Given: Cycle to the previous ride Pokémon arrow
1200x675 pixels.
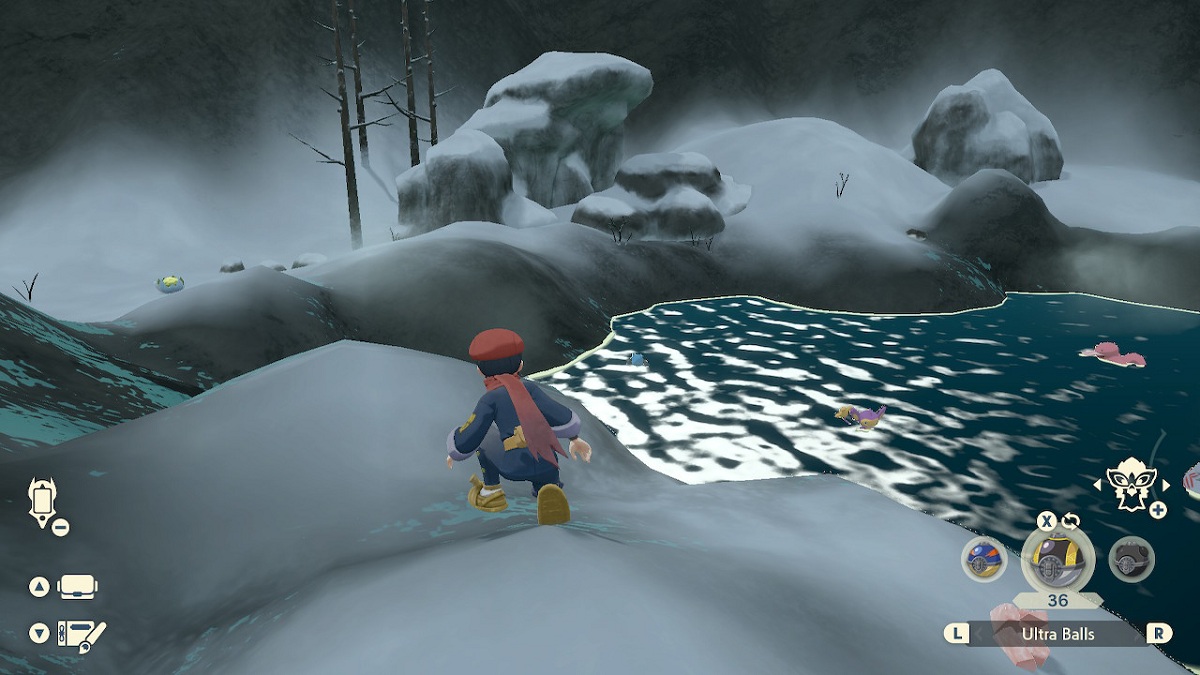Looking at the screenshot, I should point(1098,486).
